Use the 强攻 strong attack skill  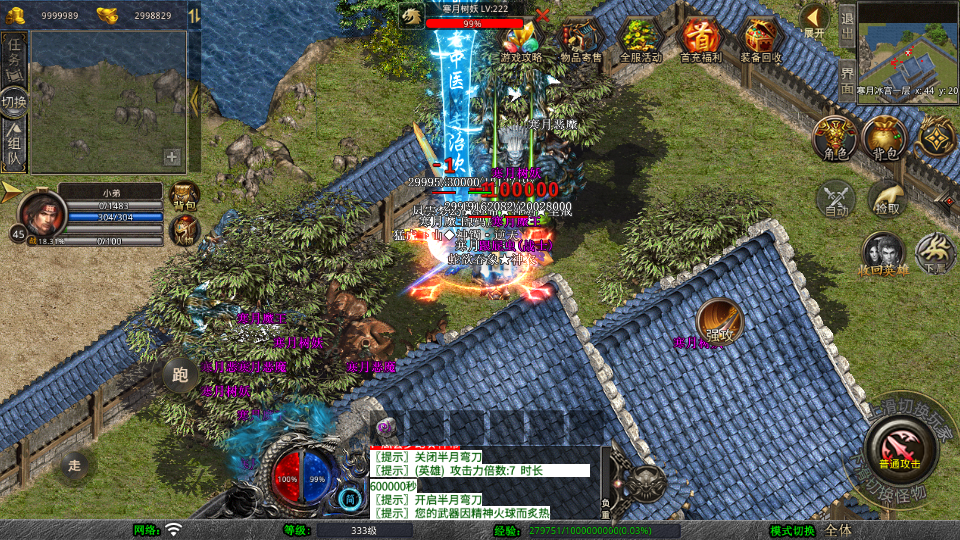[x=719, y=321]
